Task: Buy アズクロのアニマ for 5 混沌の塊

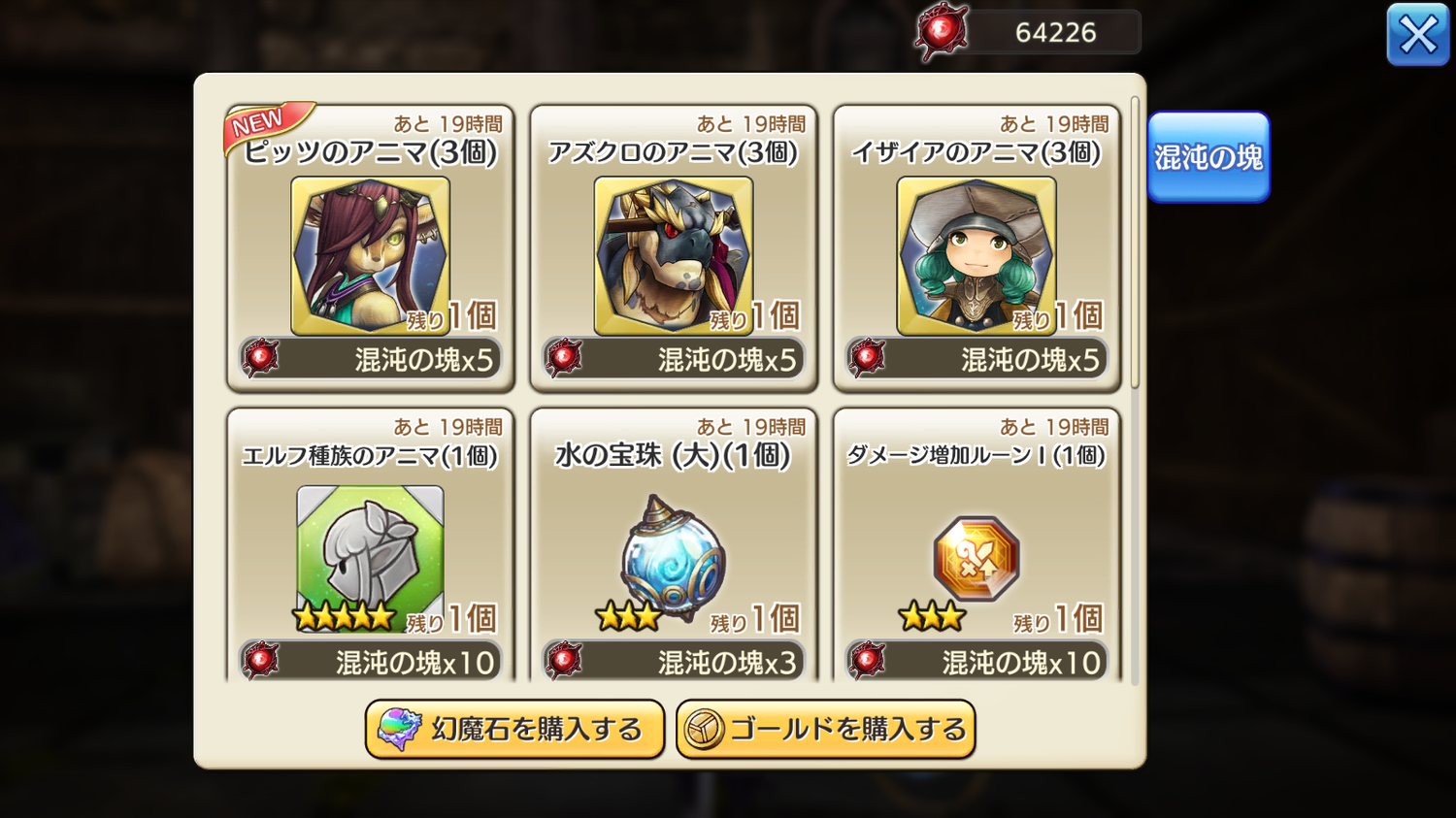Action: [674, 359]
